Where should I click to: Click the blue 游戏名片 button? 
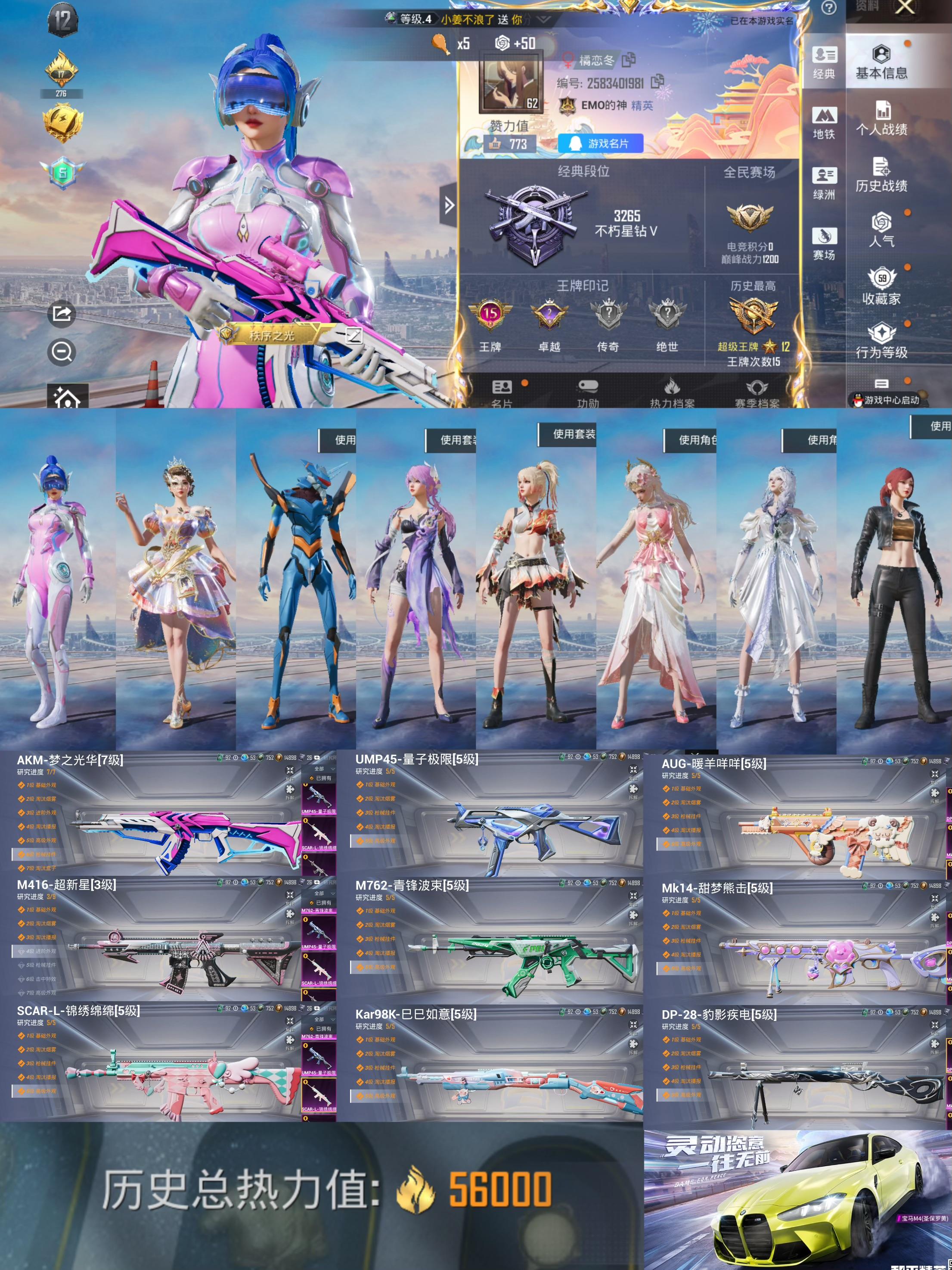click(600, 143)
